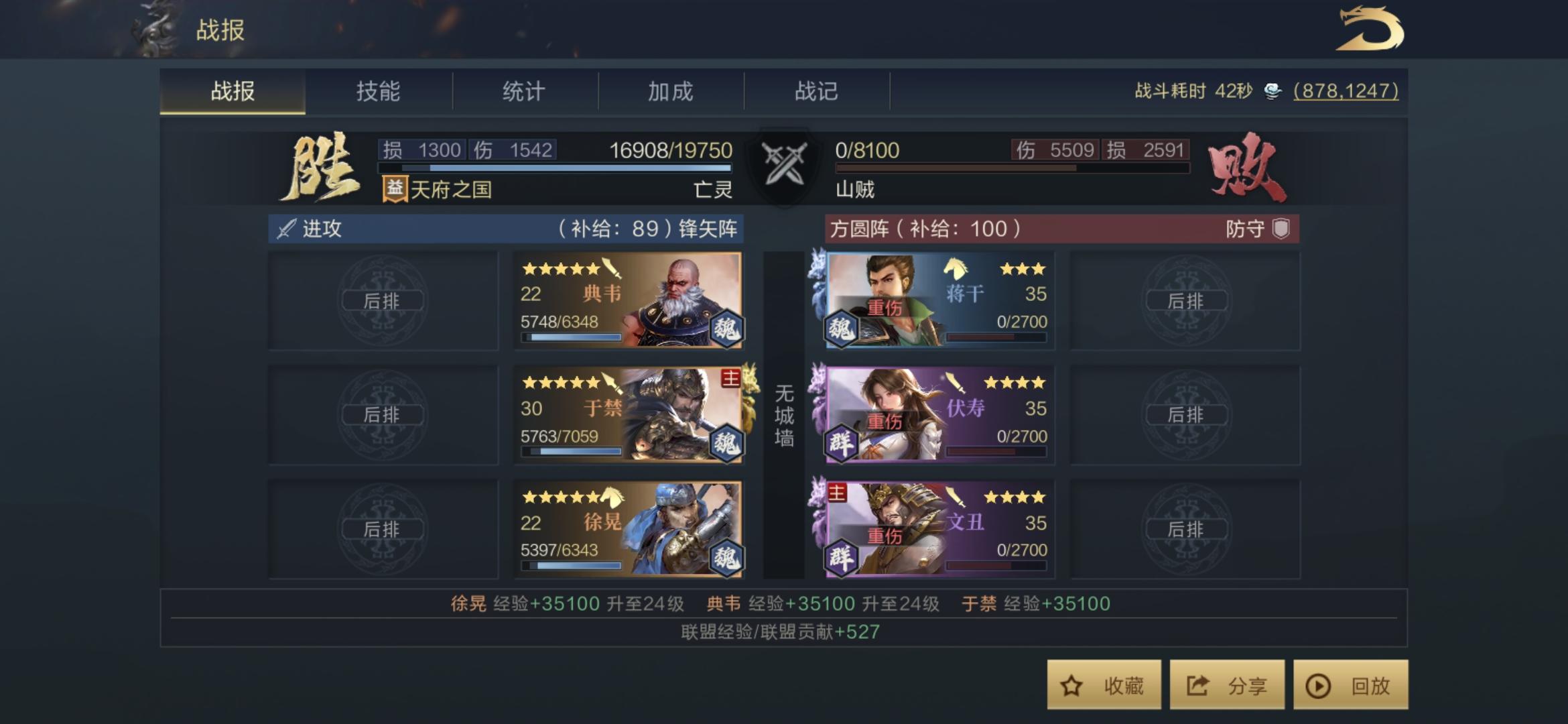Click the 益 buff badge beside 天府之国
The width and height of the screenshot is (1568, 724).
[395, 188]
